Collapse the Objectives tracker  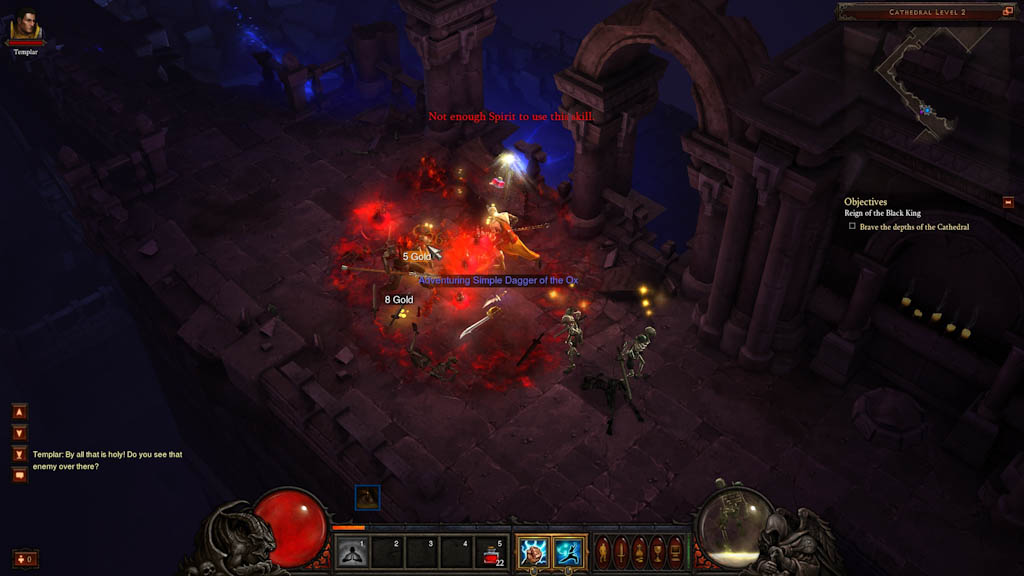click(x=1008, y=202)
